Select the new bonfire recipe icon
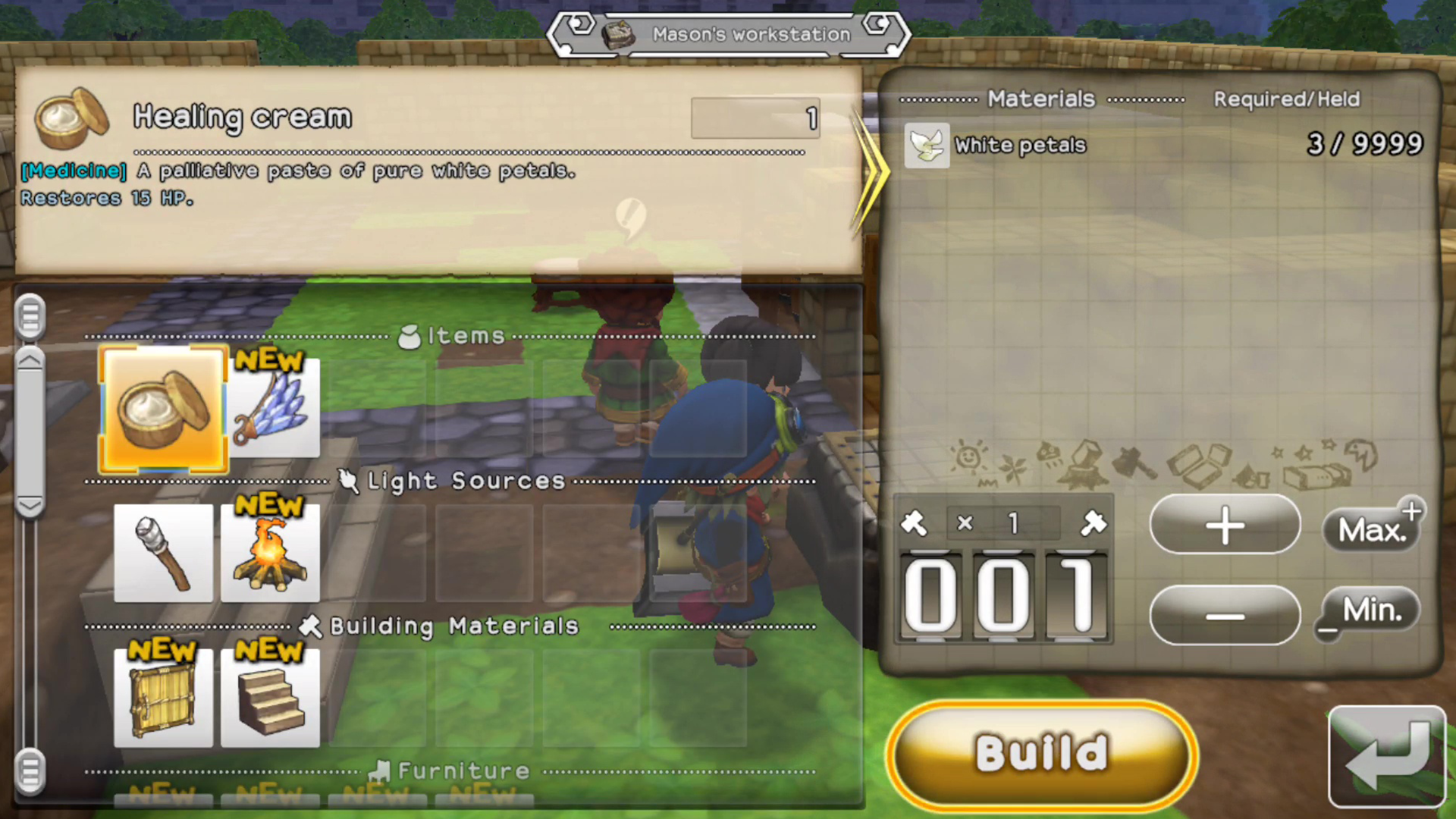Viewport: 1456px width, 819px height. [x=270, y=552]
